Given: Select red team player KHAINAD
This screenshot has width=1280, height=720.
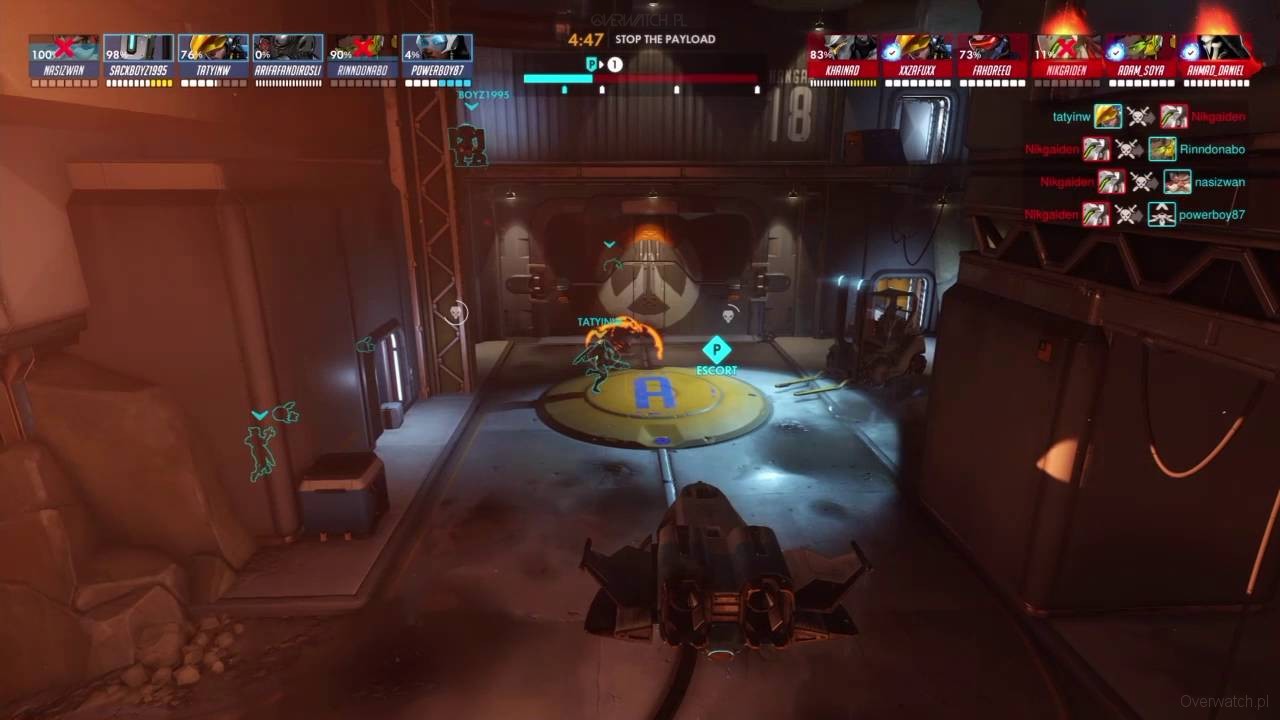Looking at the screenshot, I should tap(843, 56).
